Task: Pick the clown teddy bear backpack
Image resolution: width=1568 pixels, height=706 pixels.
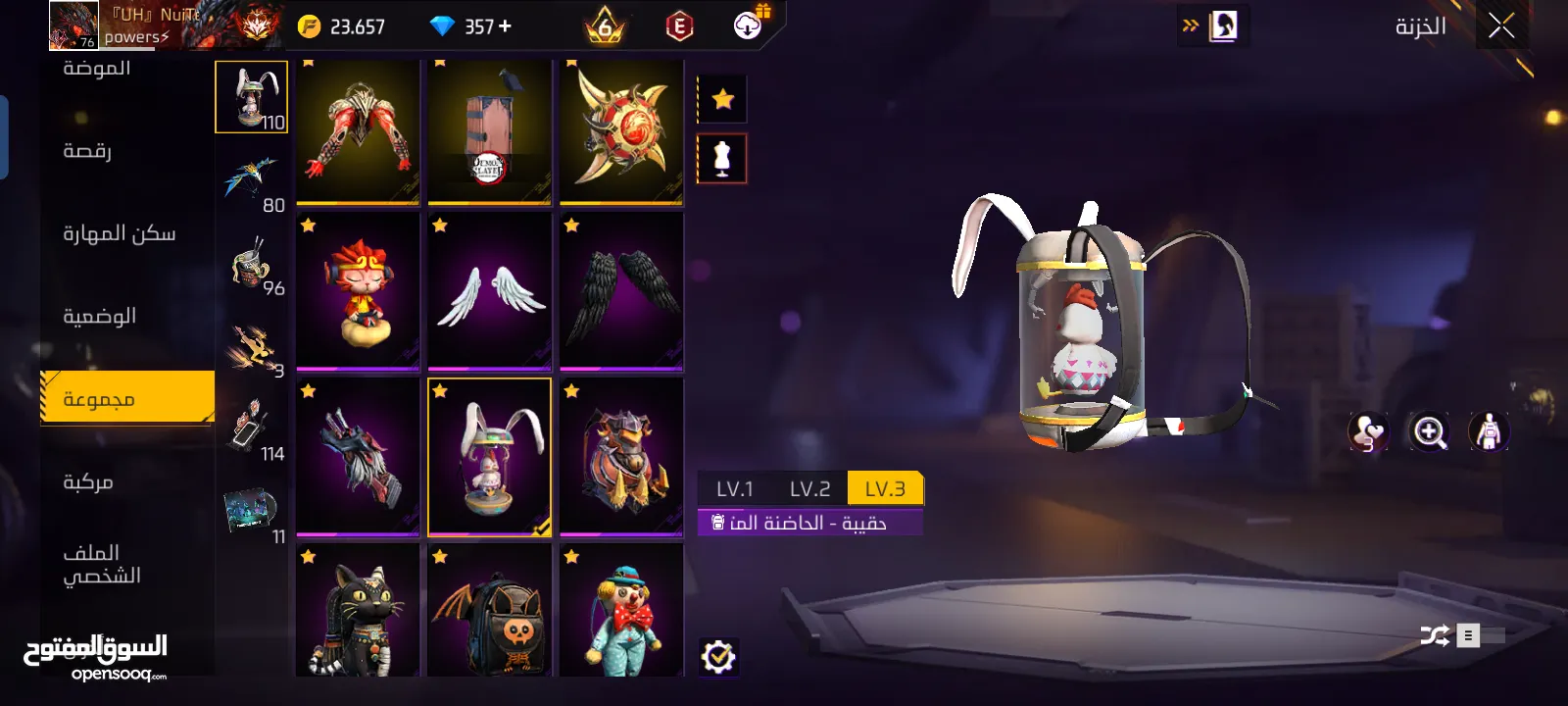Action: 621,611
